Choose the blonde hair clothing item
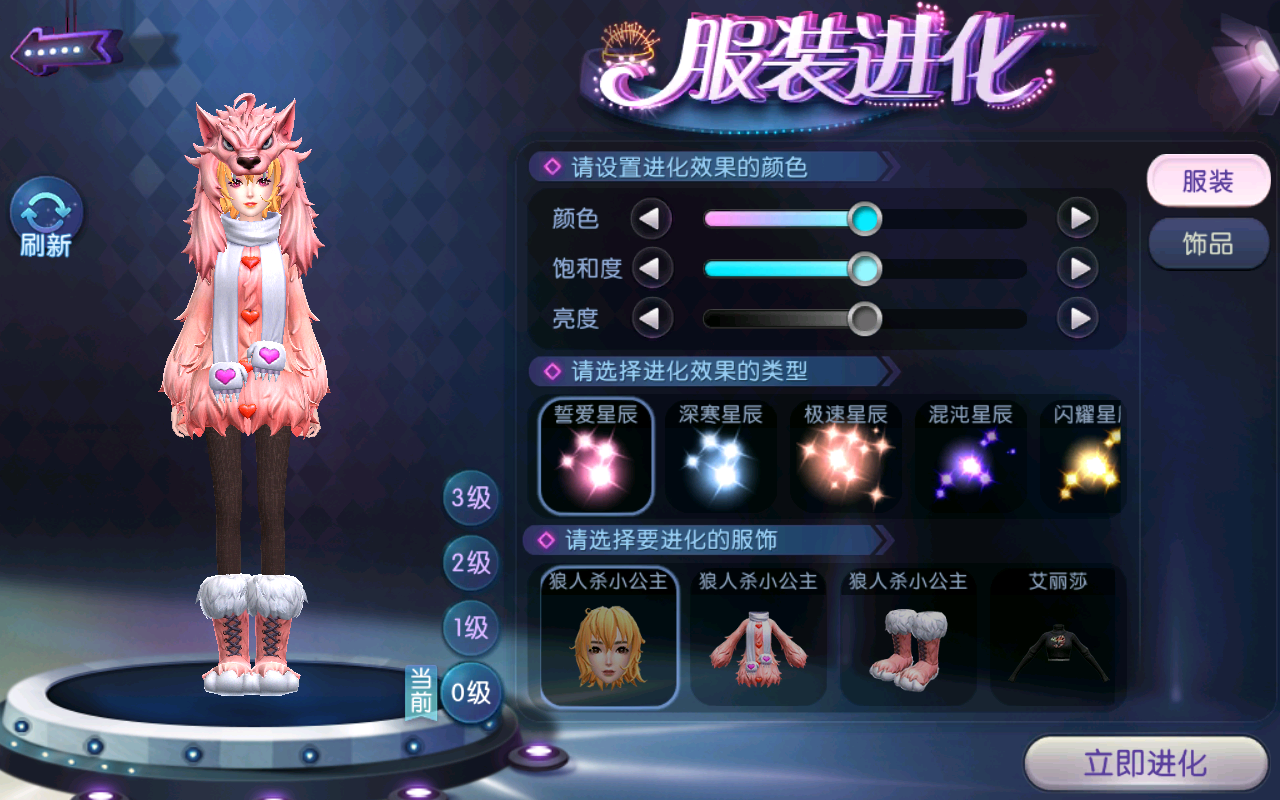 (x=609, y=638)
